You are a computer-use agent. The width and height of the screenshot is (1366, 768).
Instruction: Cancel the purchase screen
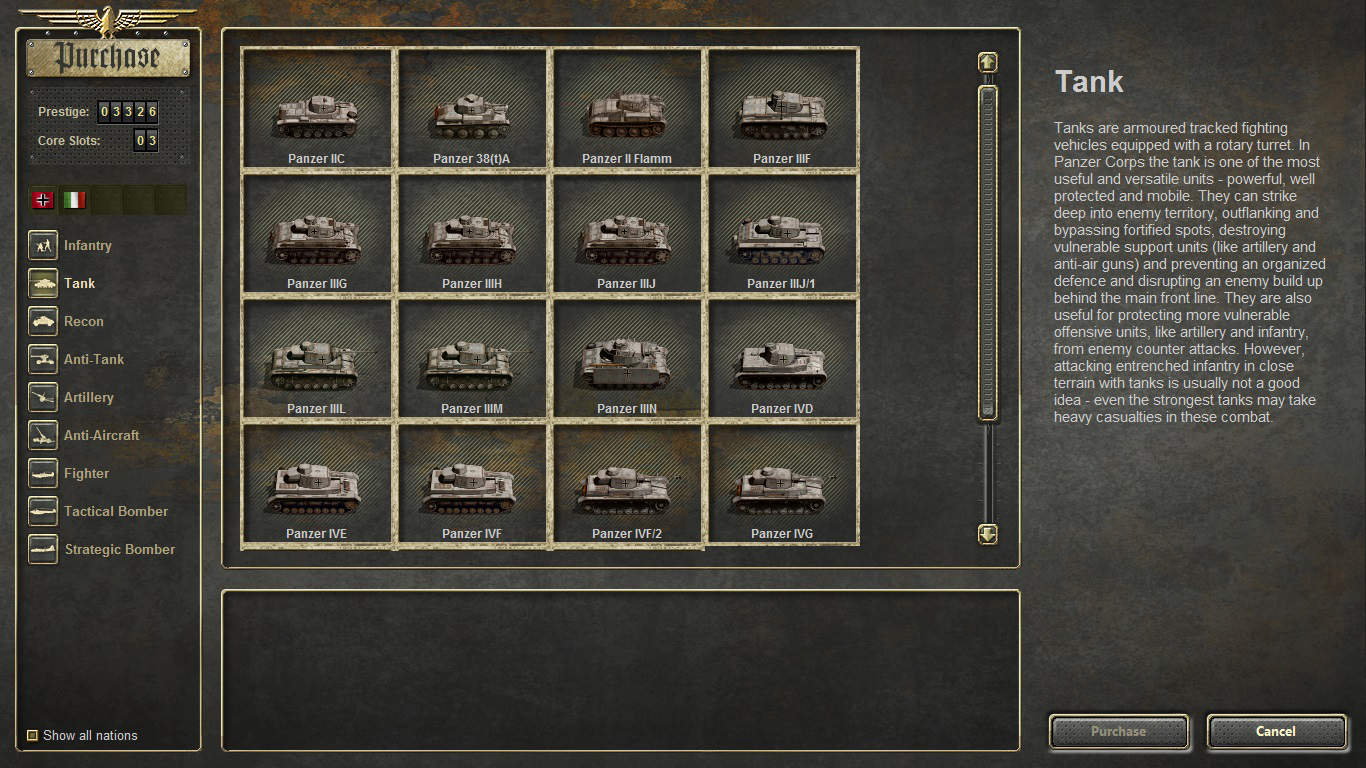coord(1276,731)
